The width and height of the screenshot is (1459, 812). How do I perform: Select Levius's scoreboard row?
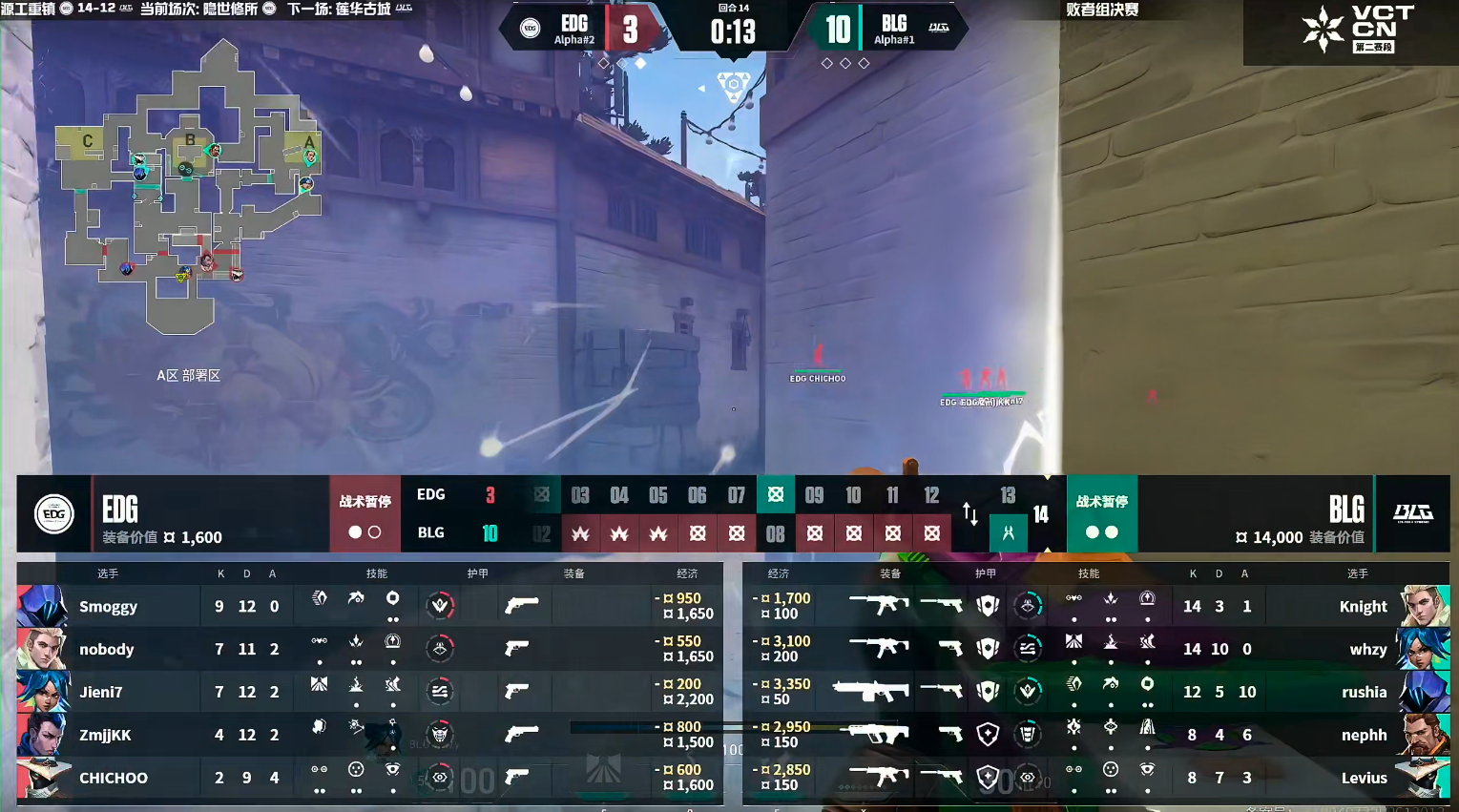tap(1364, 779)
